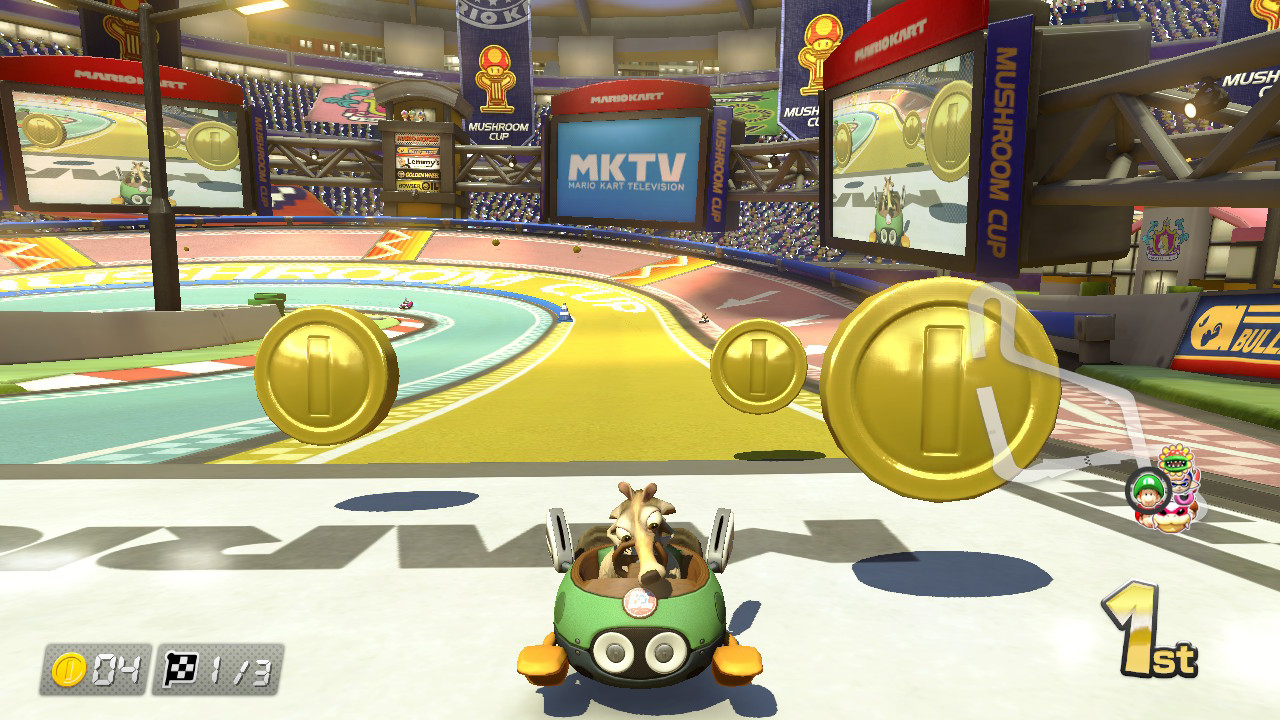This screenshot has width=1280, height=720.
Task: Expand the MKTV jumbotron display
Action: tap(625, 166)
